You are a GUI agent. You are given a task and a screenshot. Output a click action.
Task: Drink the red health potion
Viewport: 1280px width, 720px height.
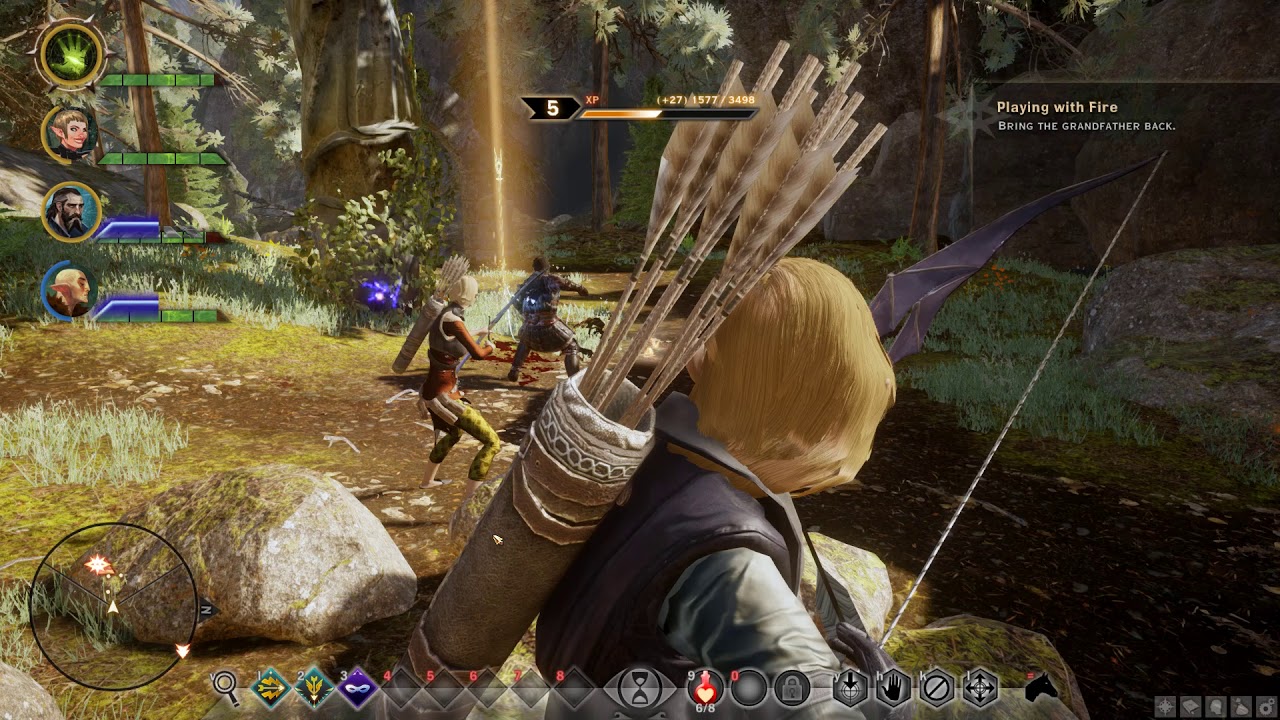(706, 688)
